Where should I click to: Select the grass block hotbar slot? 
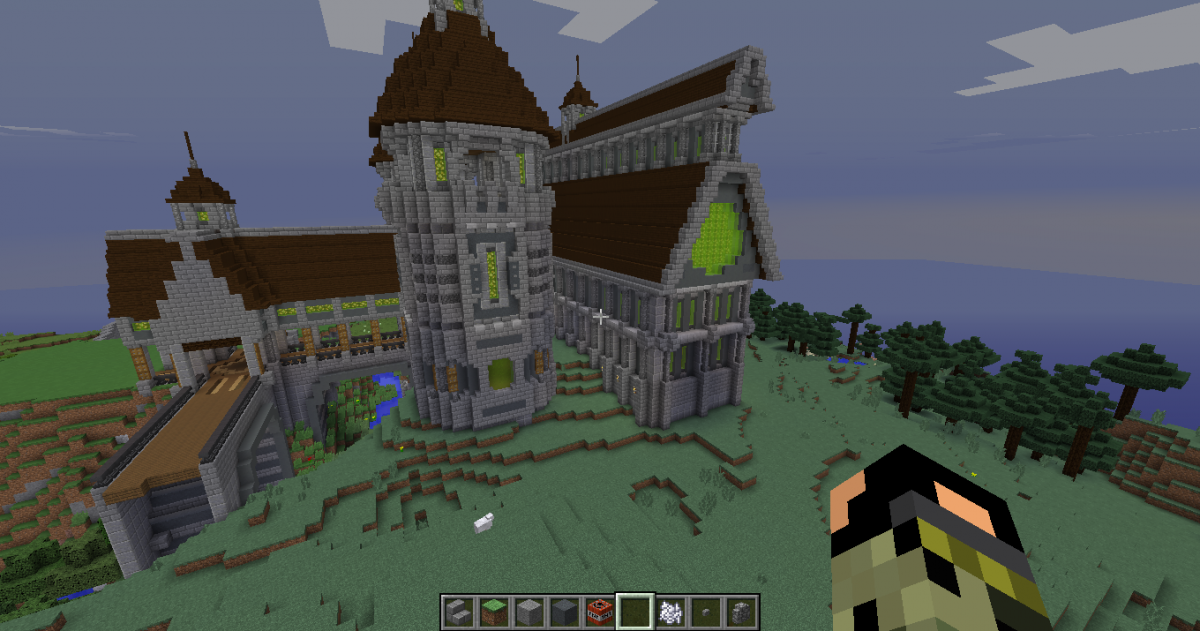point(493,609)
